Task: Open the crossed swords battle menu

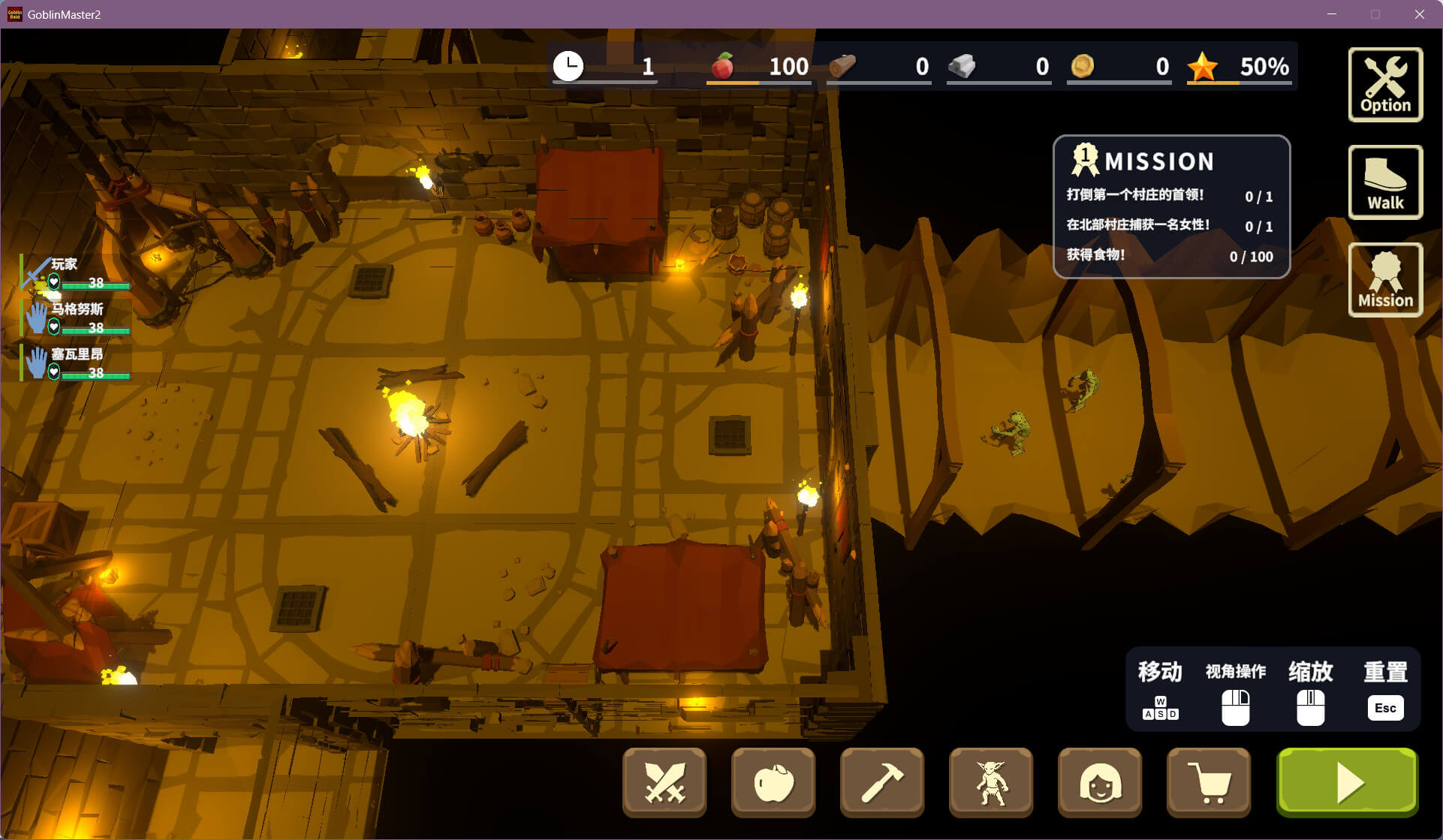Action: click(664, 783)
